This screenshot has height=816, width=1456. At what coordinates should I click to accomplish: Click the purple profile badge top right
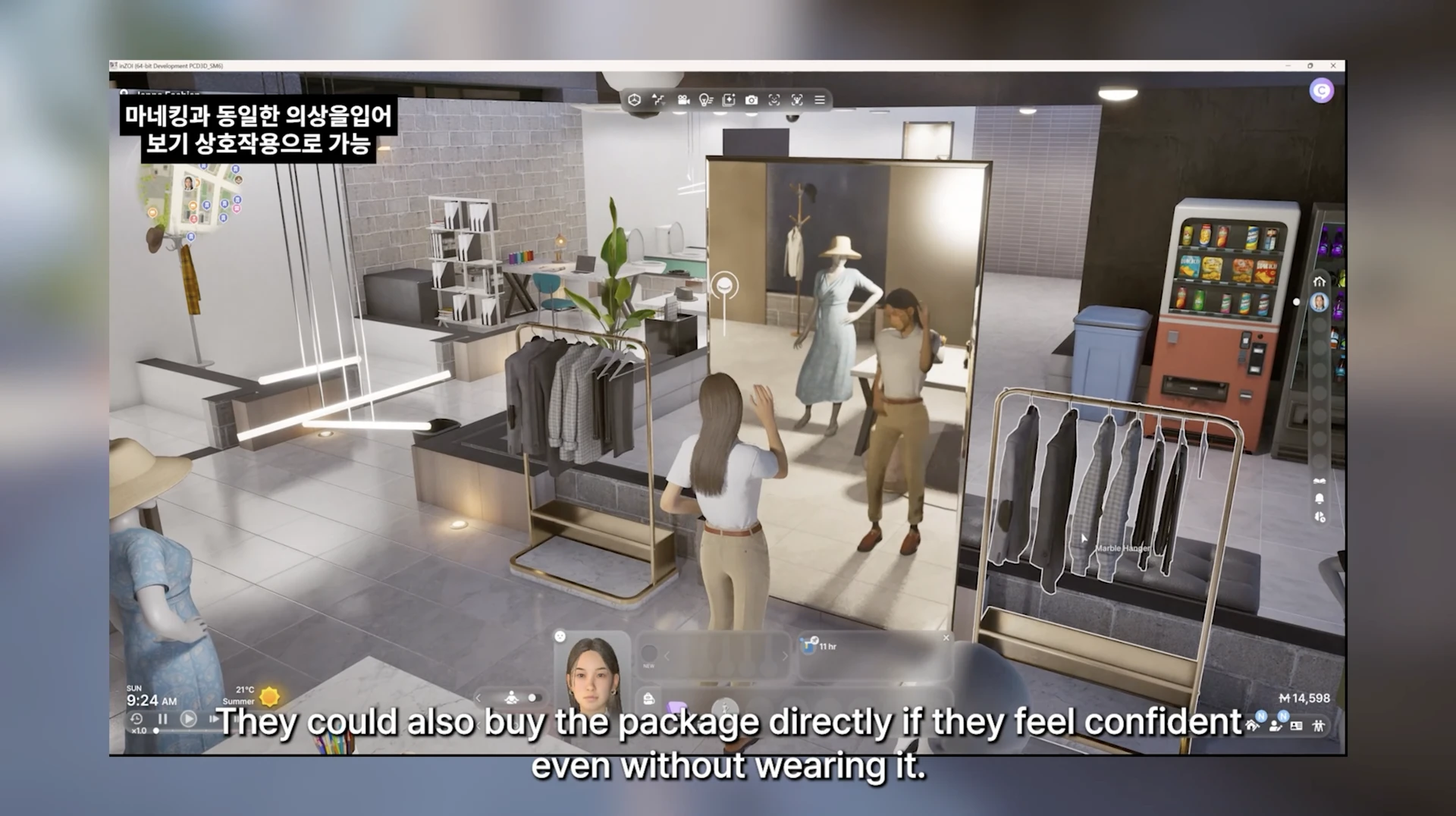[x=1321, y=91]
